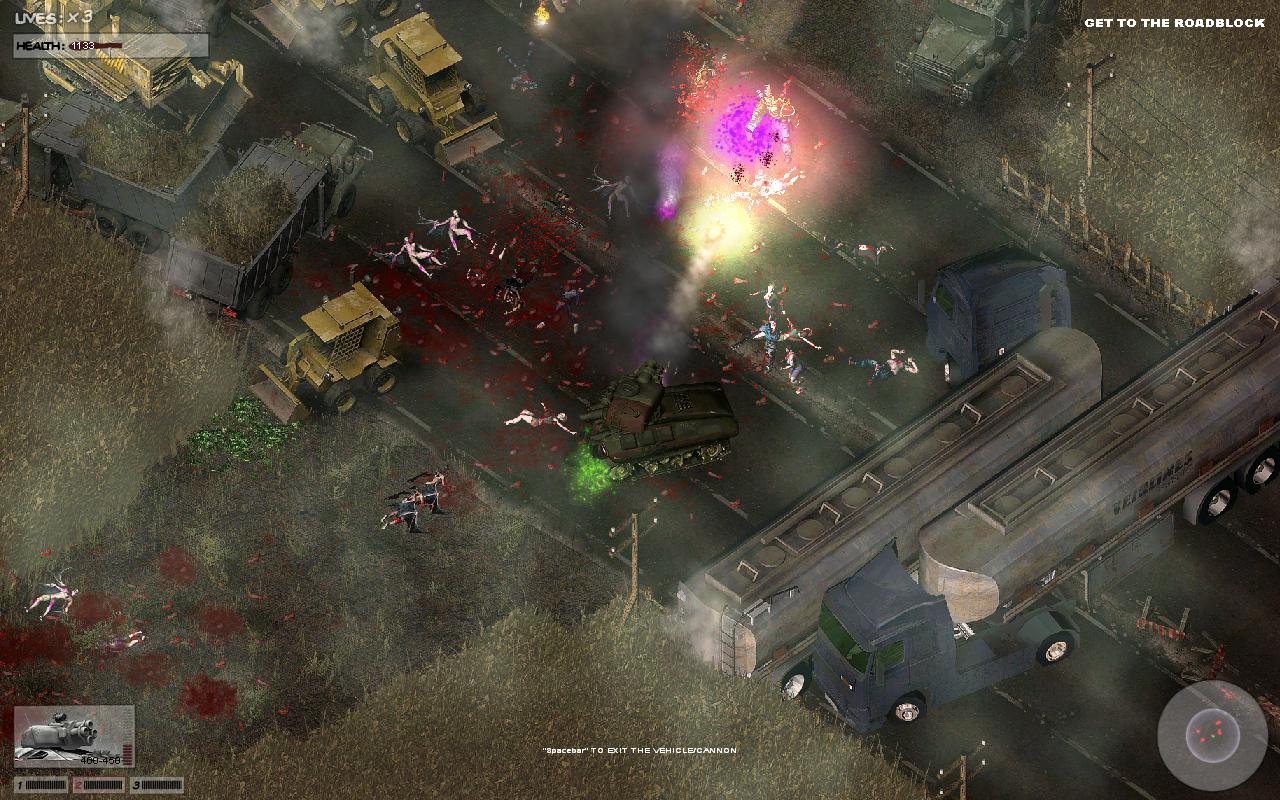Switch to the highlighted weapon slot 2
Image resolution: width=1280 pixels, height=800 pixels.
[99, 785]
